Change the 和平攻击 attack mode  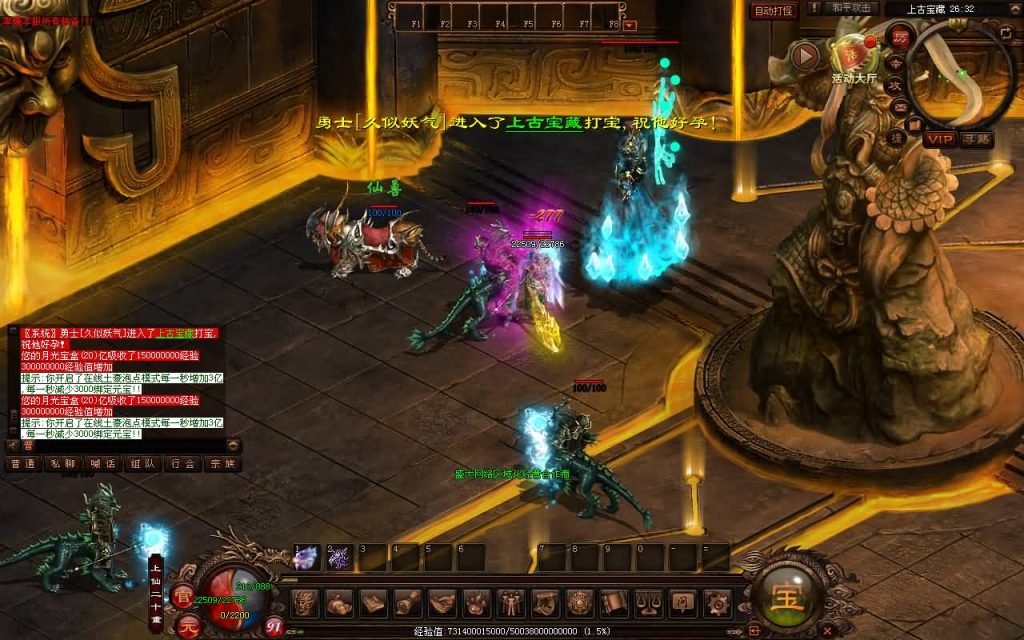(x=853, y=9)
